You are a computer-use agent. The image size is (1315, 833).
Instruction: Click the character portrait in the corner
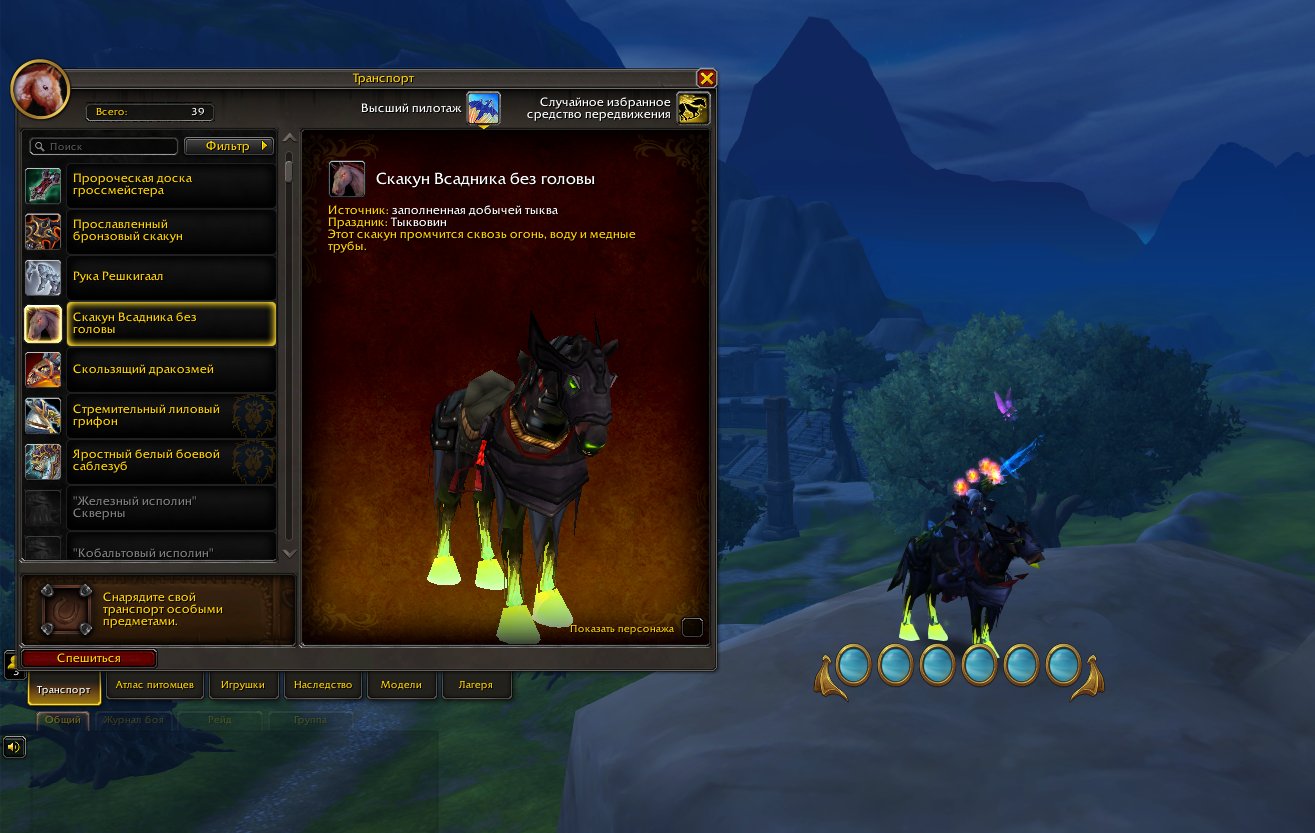pos(40,88)
